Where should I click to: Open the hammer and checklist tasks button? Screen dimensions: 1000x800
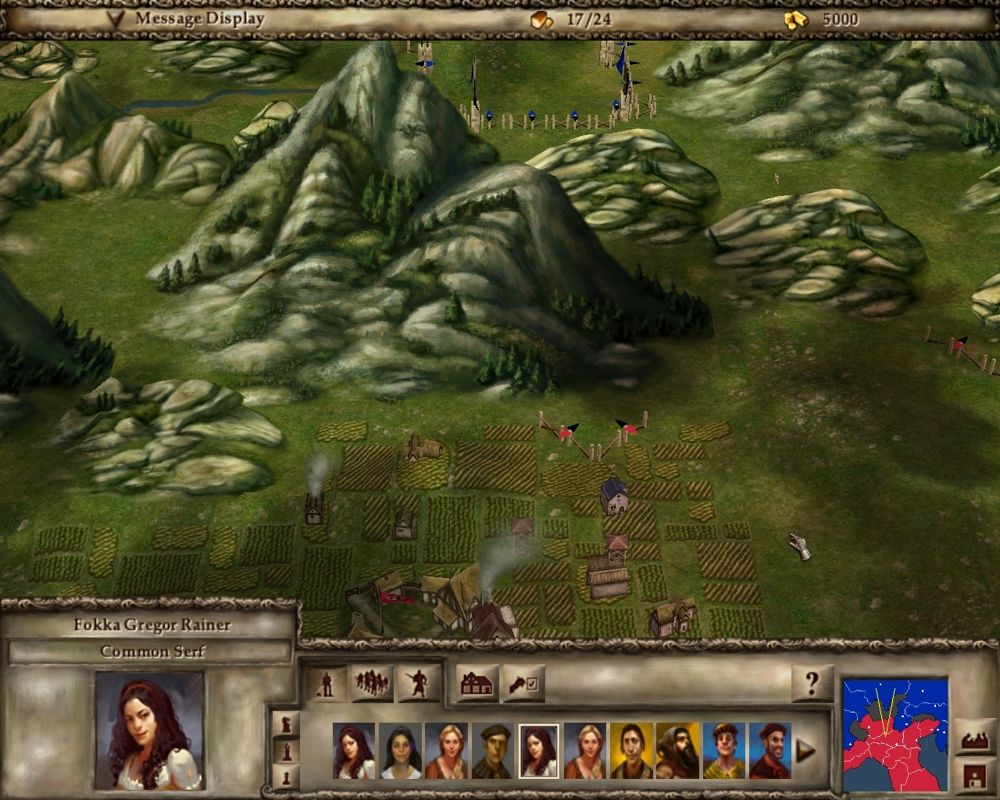tap(523, 684)
